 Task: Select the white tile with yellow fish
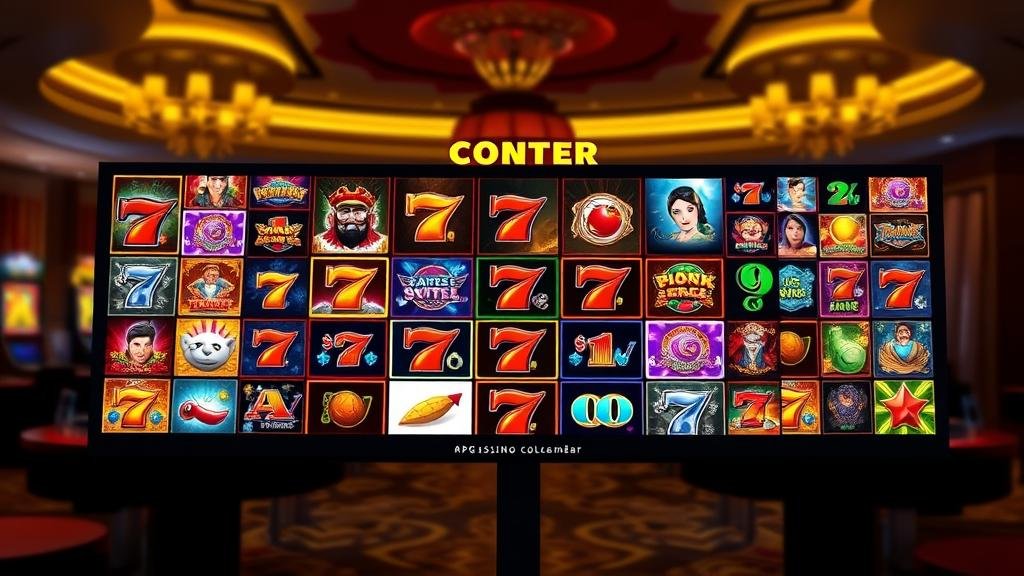coord(430,408)
